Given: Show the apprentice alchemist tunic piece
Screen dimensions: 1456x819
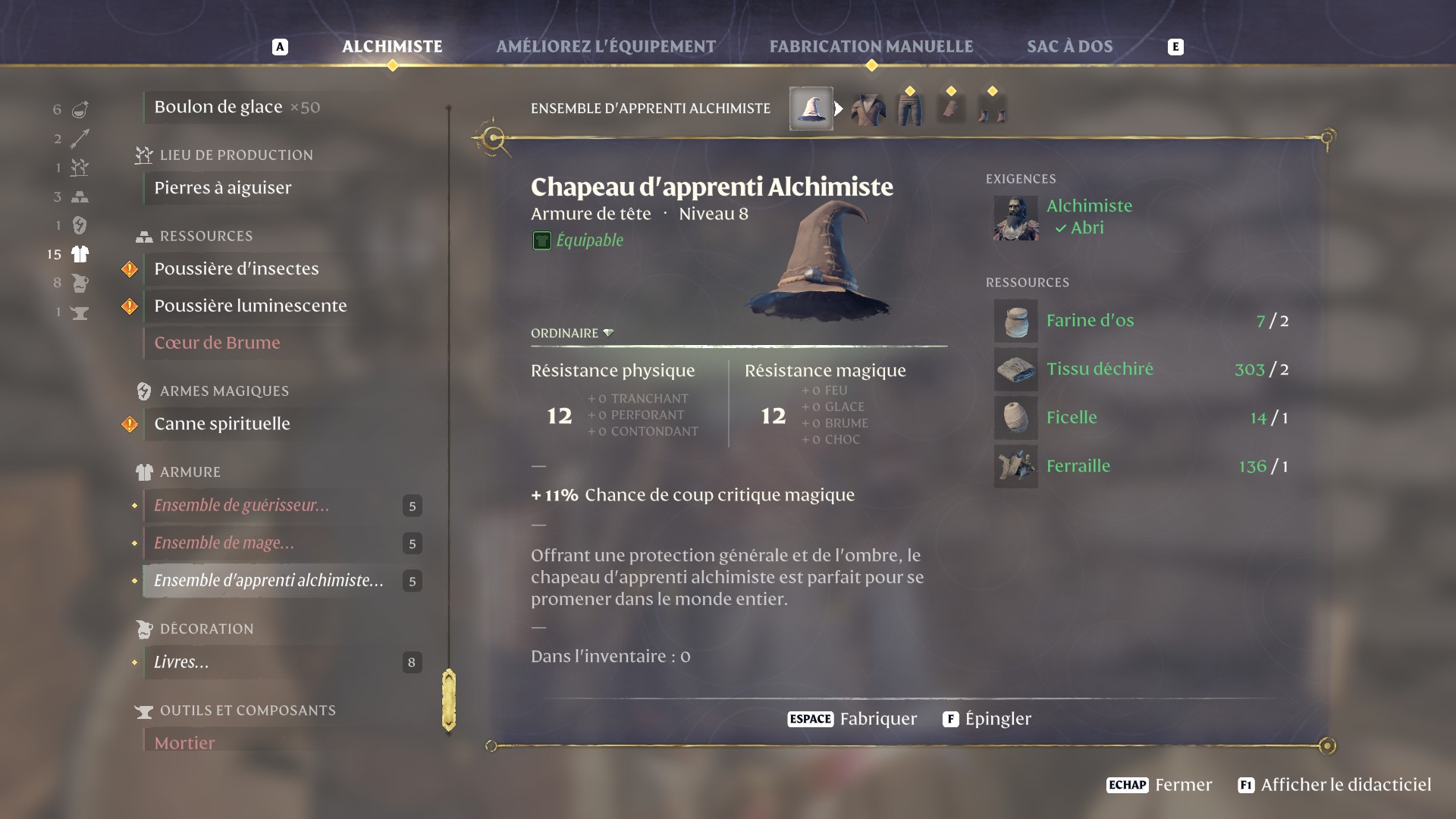Looking at the screenshot, I should point(868,110).
